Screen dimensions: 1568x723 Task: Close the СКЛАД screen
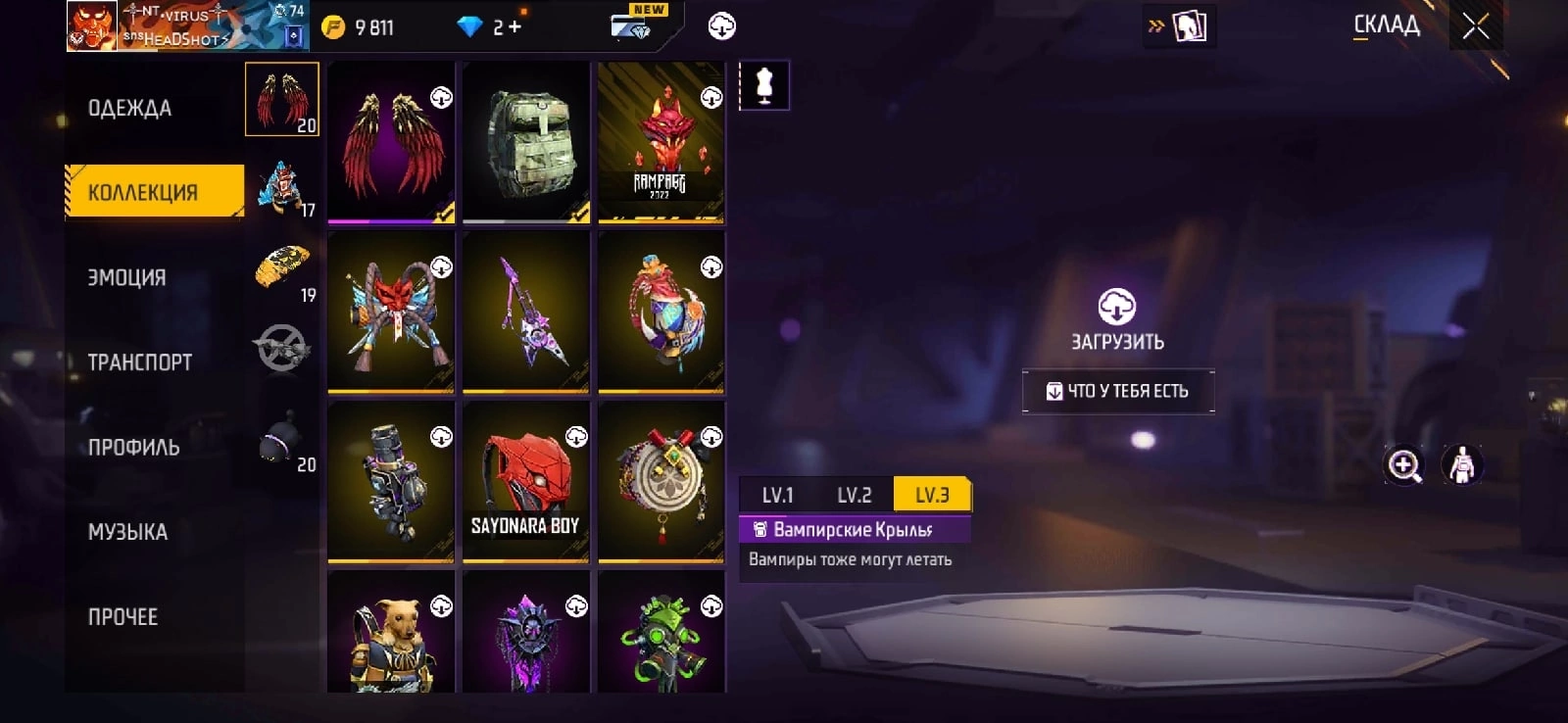tap(1475, 26)
